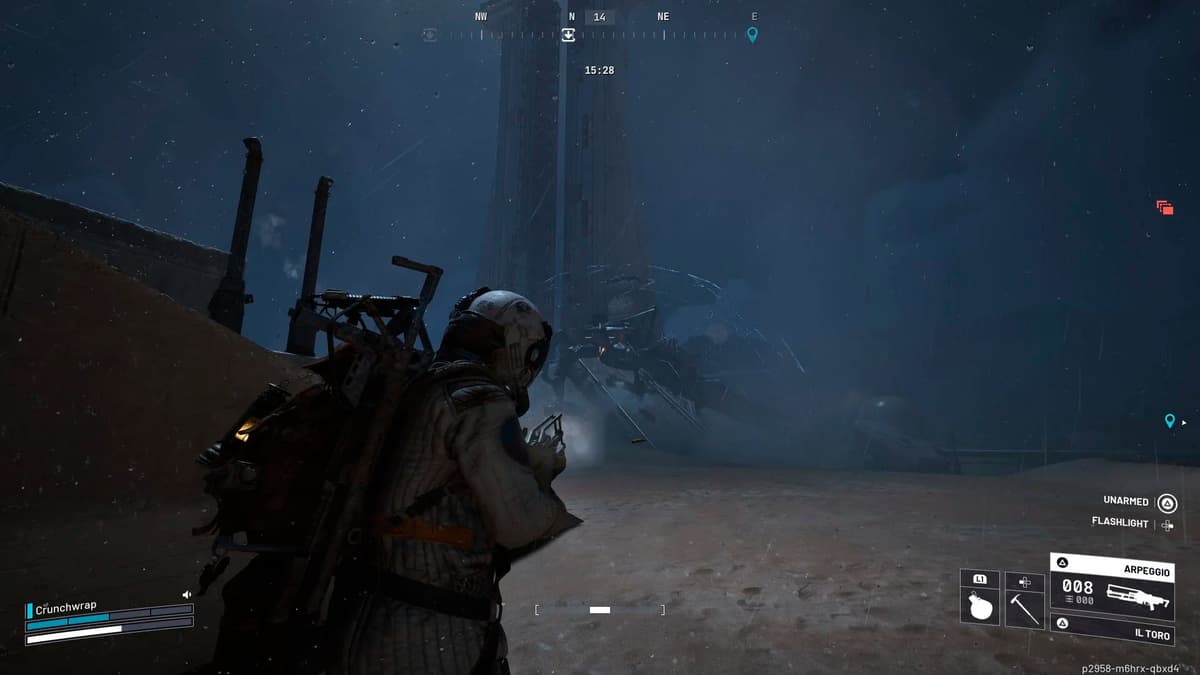
Task: Choose the grenade quick-use slot
Action: click(980, 605)
